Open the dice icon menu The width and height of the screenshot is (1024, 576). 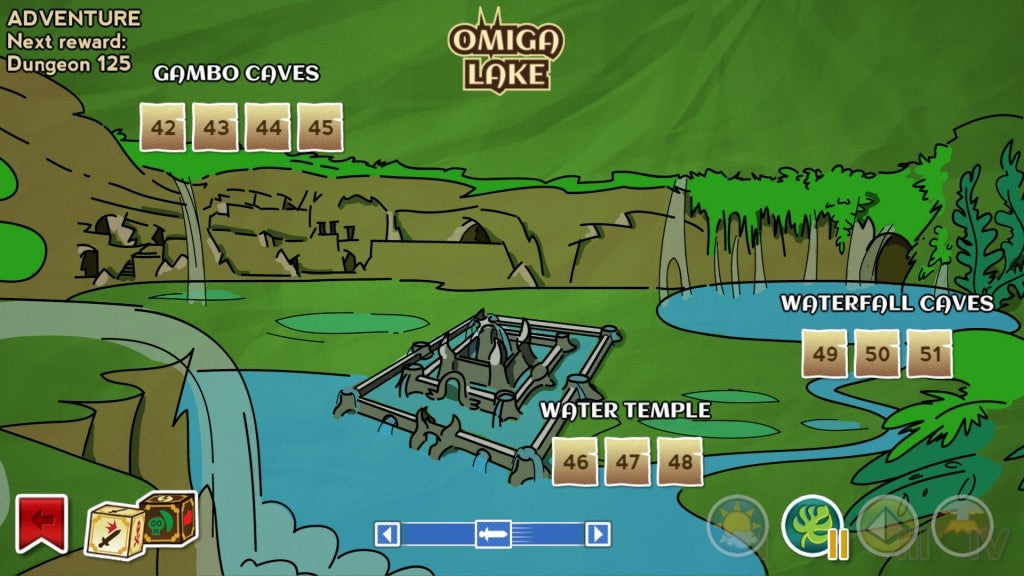tap(141, 518)
